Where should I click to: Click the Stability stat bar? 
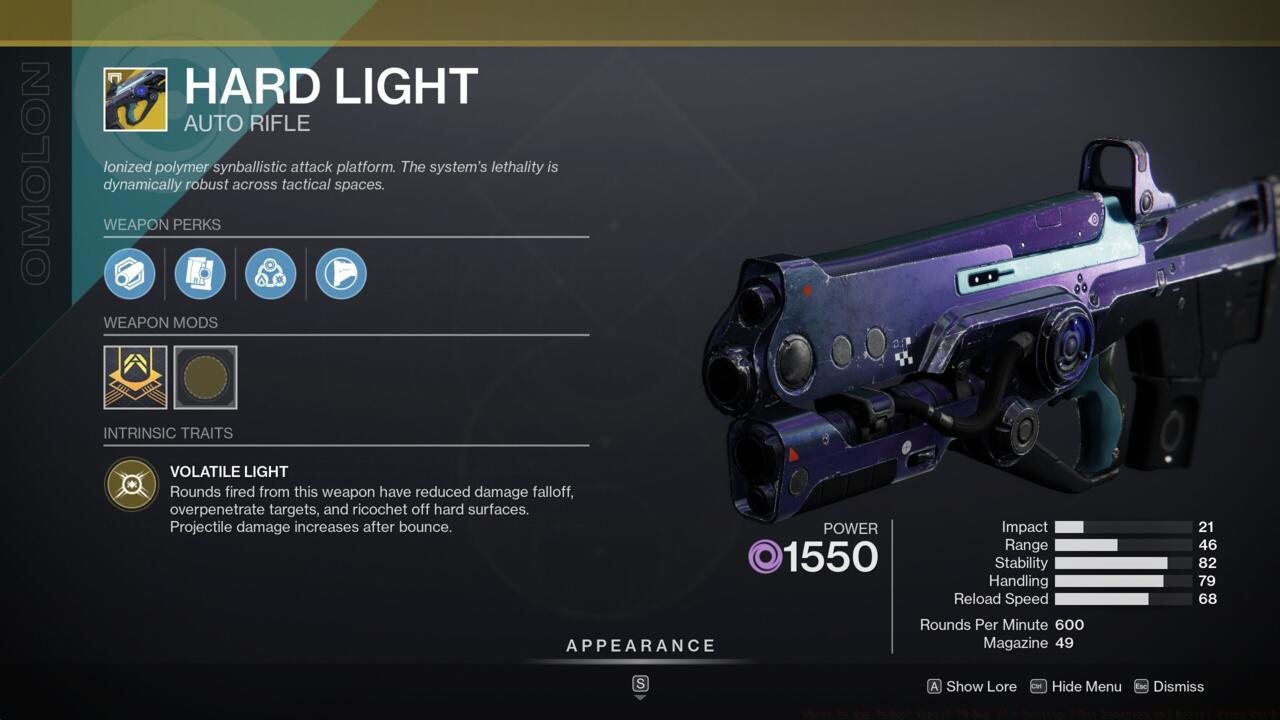click(1118, 562)
